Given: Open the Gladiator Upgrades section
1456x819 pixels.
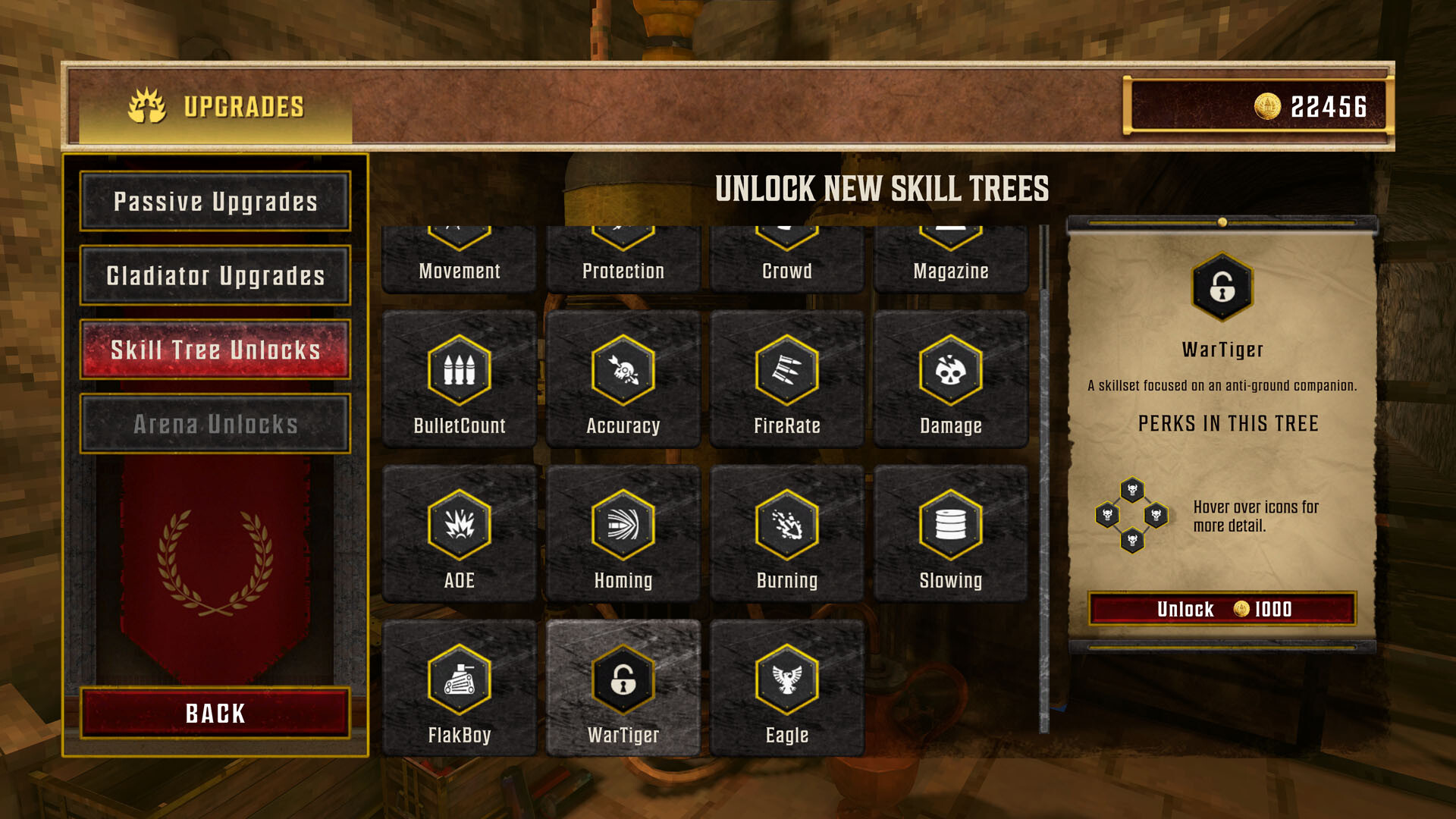Looking at the screenshot, I should [x=215, y=276].
